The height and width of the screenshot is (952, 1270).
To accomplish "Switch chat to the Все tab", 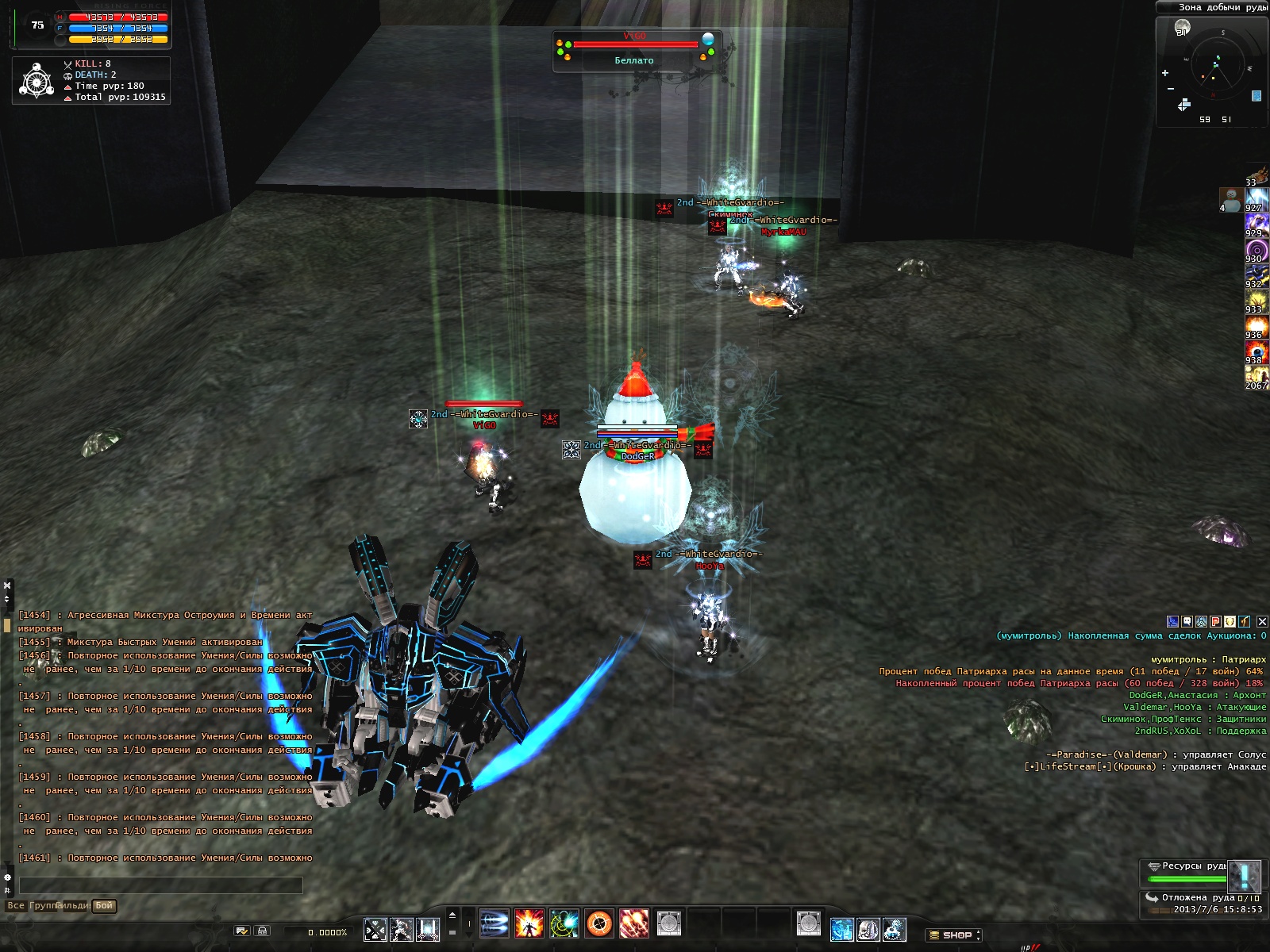I will point(16,905).
